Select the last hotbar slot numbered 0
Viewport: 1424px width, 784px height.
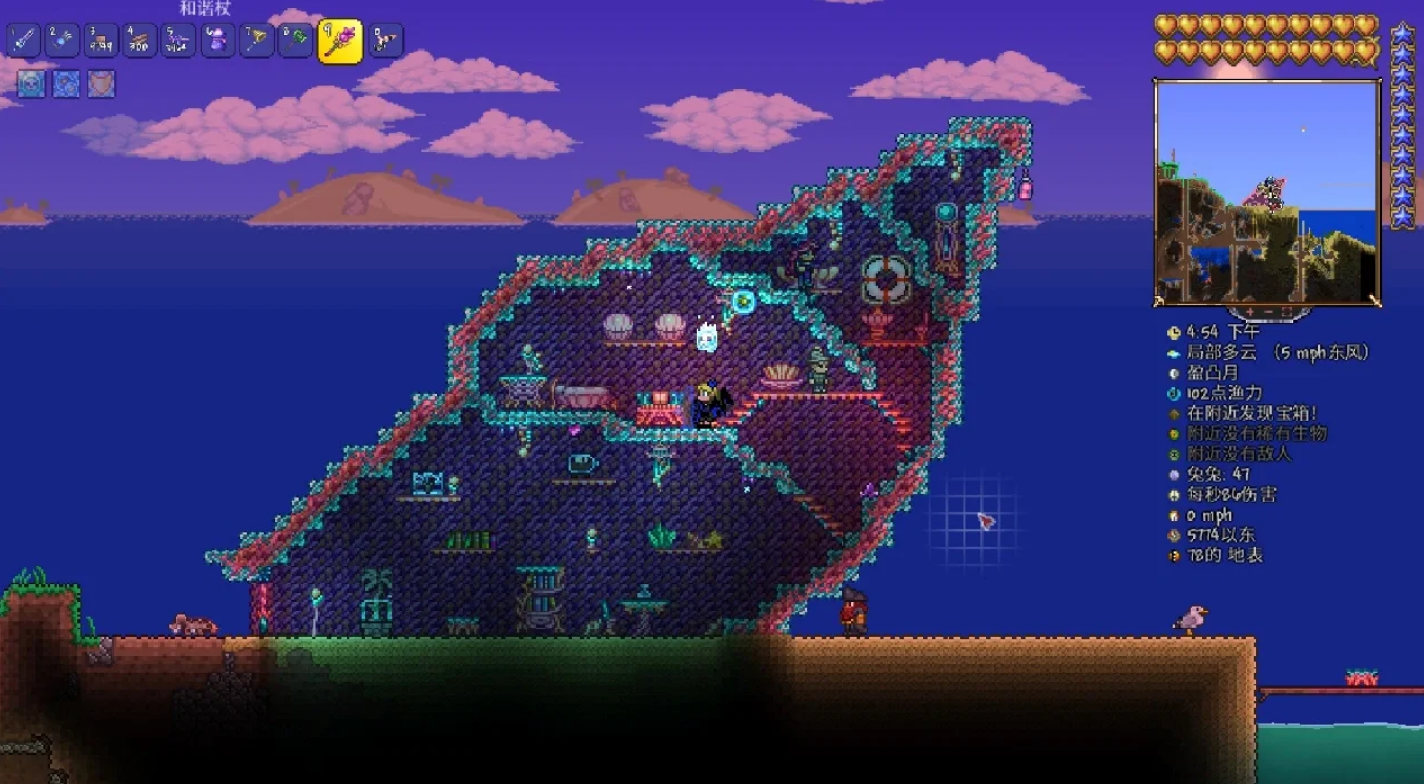[386, 41]
